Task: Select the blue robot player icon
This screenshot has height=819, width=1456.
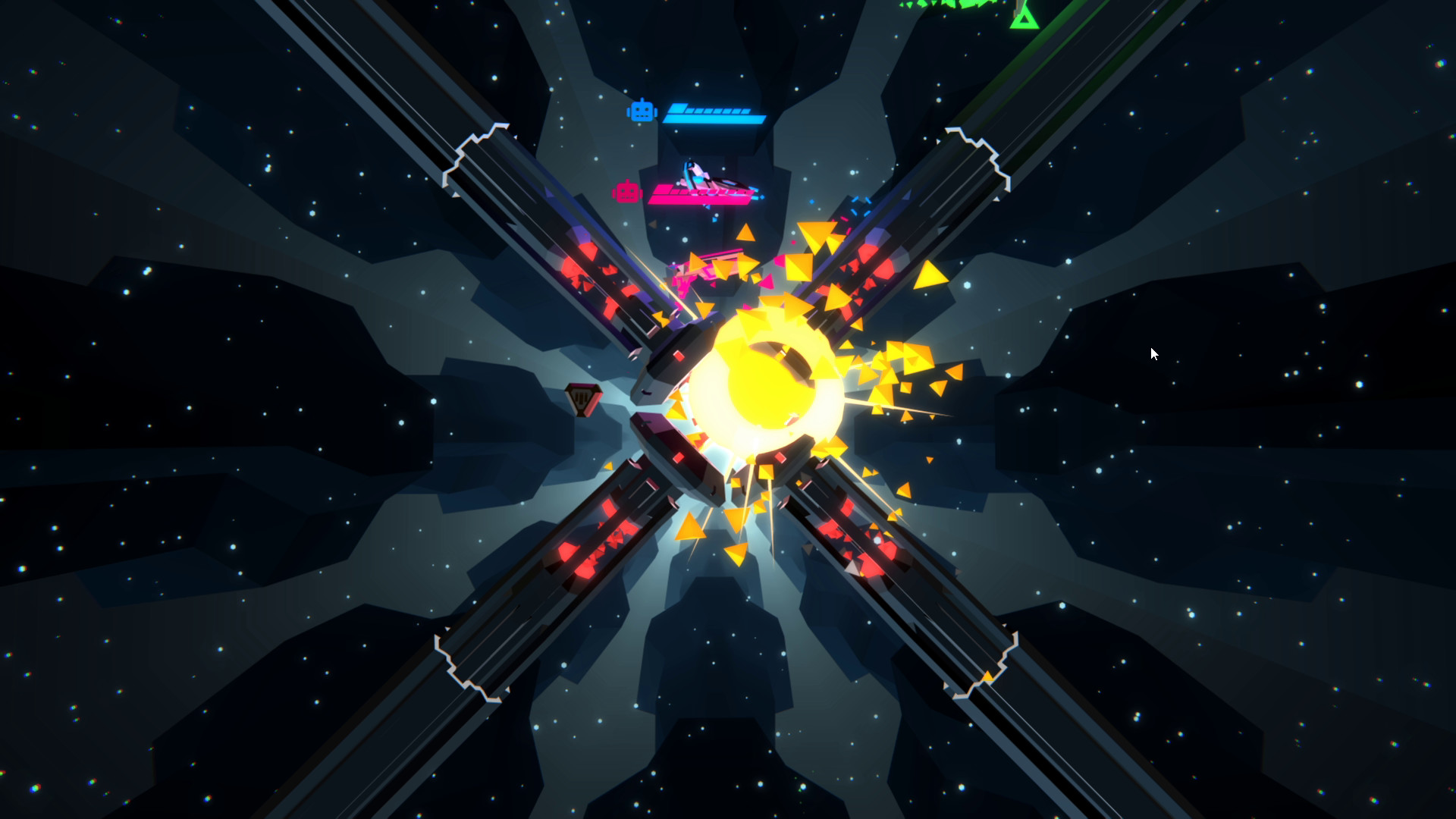Action: coord(643,111)
